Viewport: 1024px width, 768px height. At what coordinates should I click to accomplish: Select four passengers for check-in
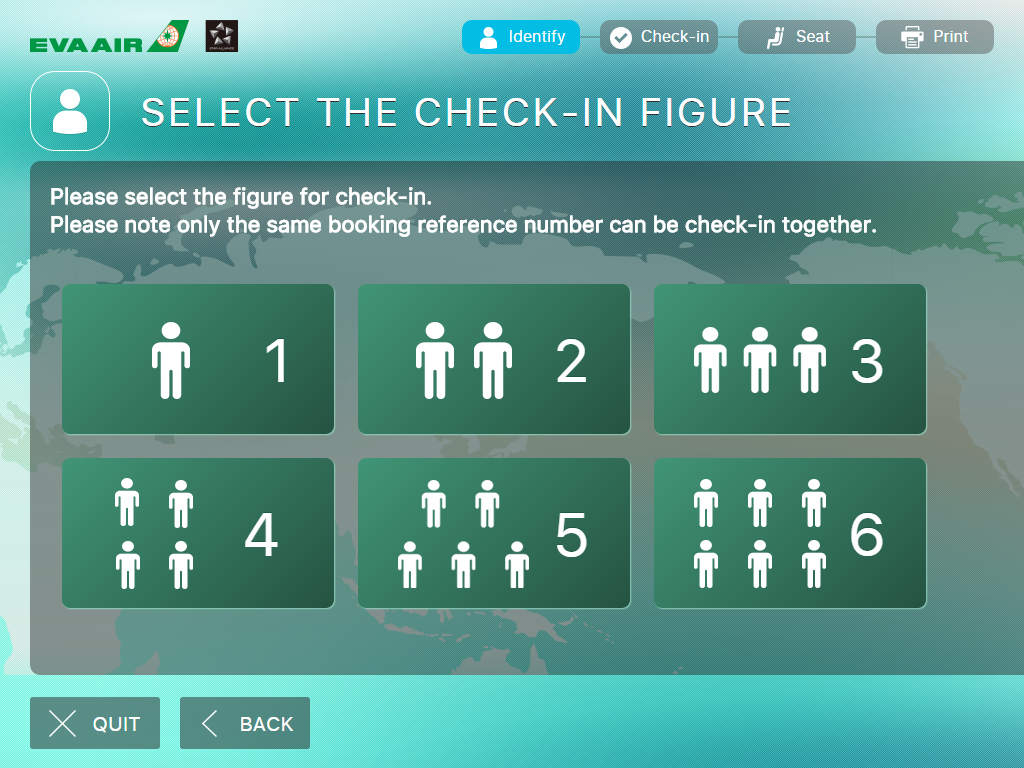point(198,533)
